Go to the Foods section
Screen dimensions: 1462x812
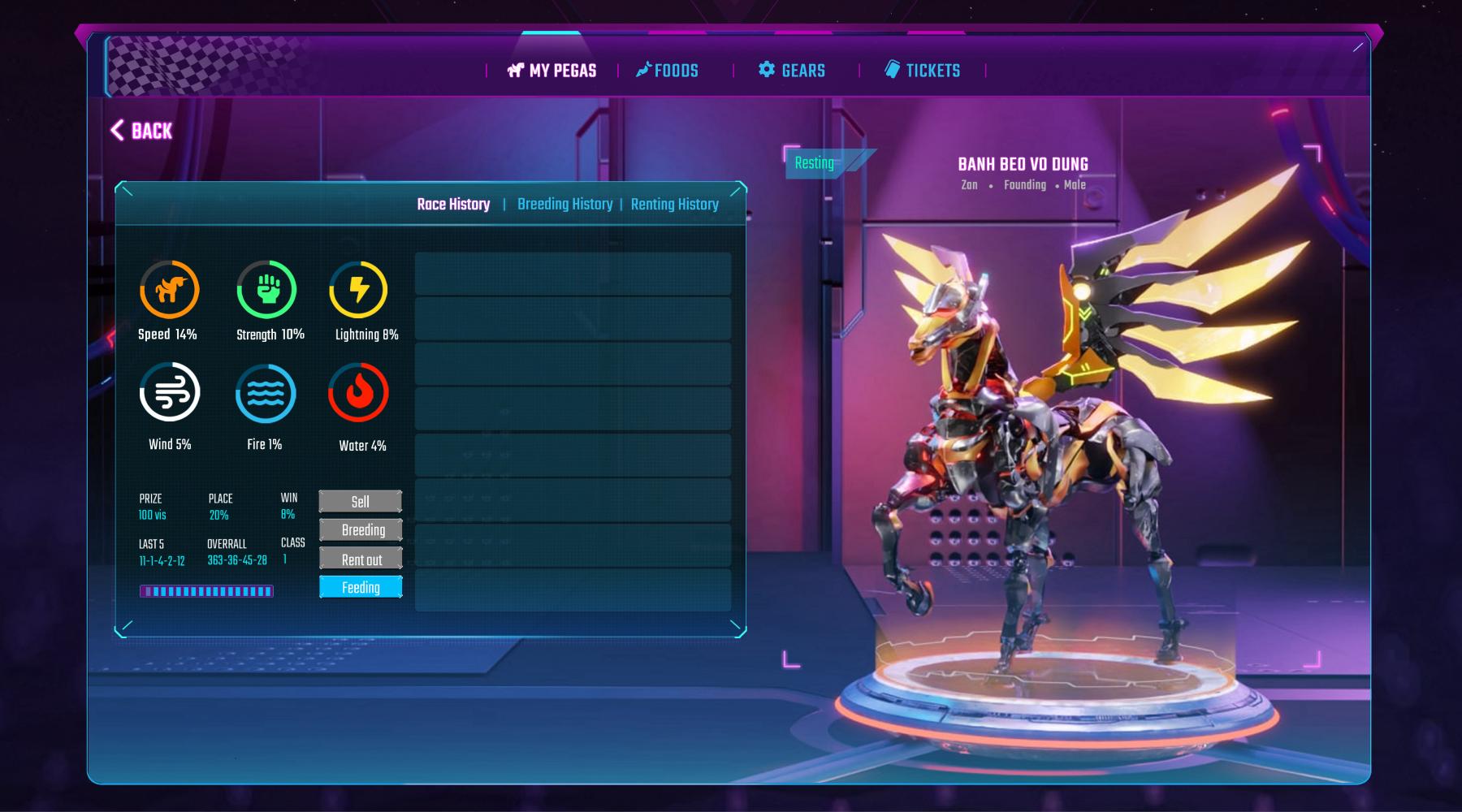point(667,71)
